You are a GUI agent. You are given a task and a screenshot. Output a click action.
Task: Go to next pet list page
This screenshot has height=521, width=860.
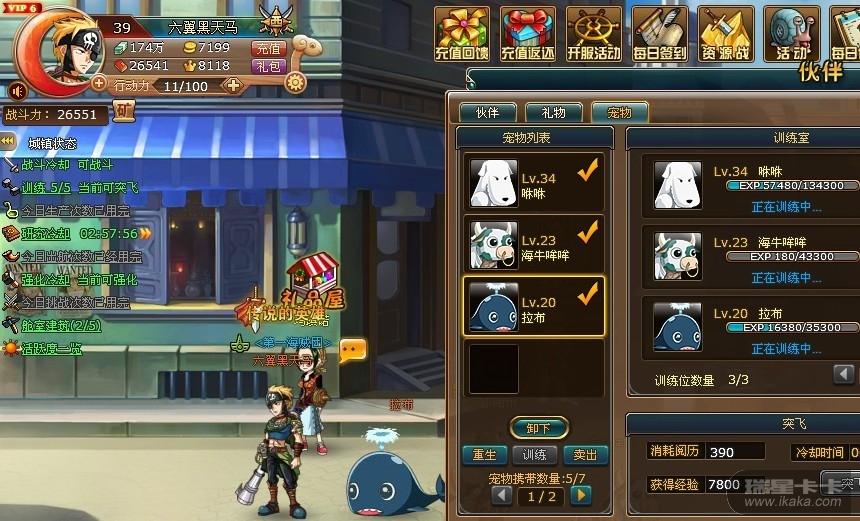pos(581,495)
